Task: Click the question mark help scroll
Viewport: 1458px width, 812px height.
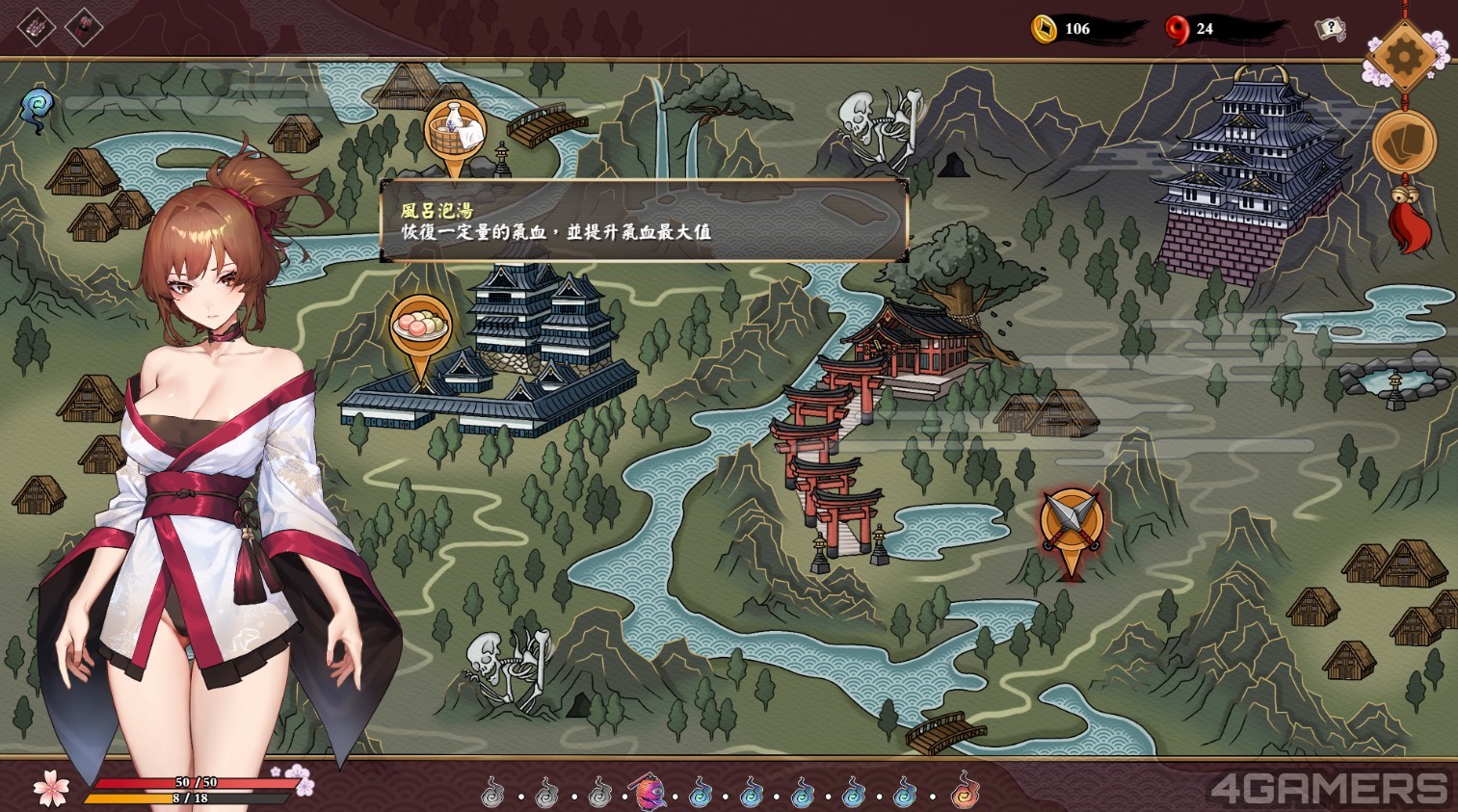Action: pos(1330,29)
